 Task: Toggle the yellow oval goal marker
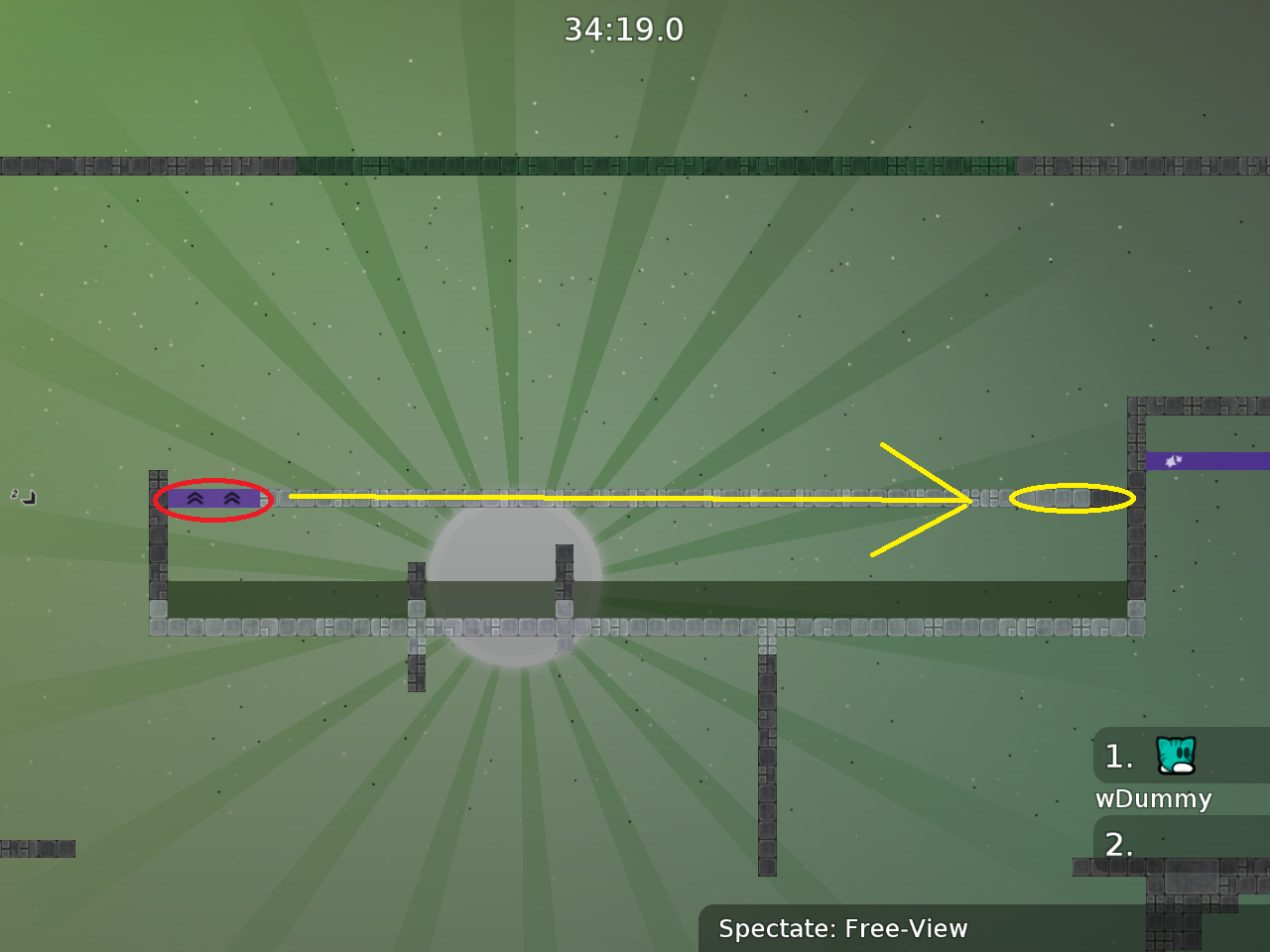click(x=1072, y=500)
